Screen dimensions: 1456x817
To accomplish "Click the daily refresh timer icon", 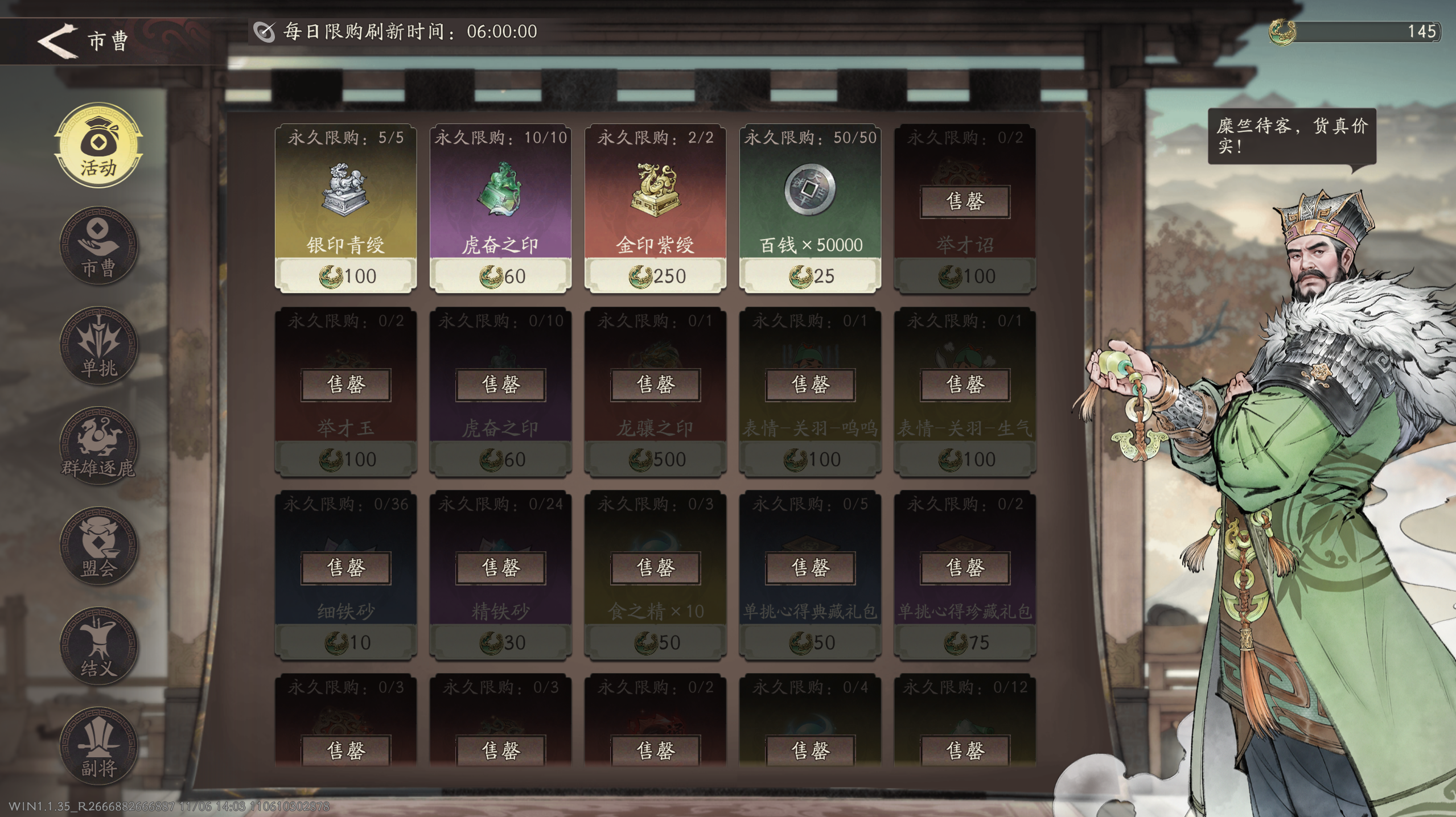I will click(264, 32).
